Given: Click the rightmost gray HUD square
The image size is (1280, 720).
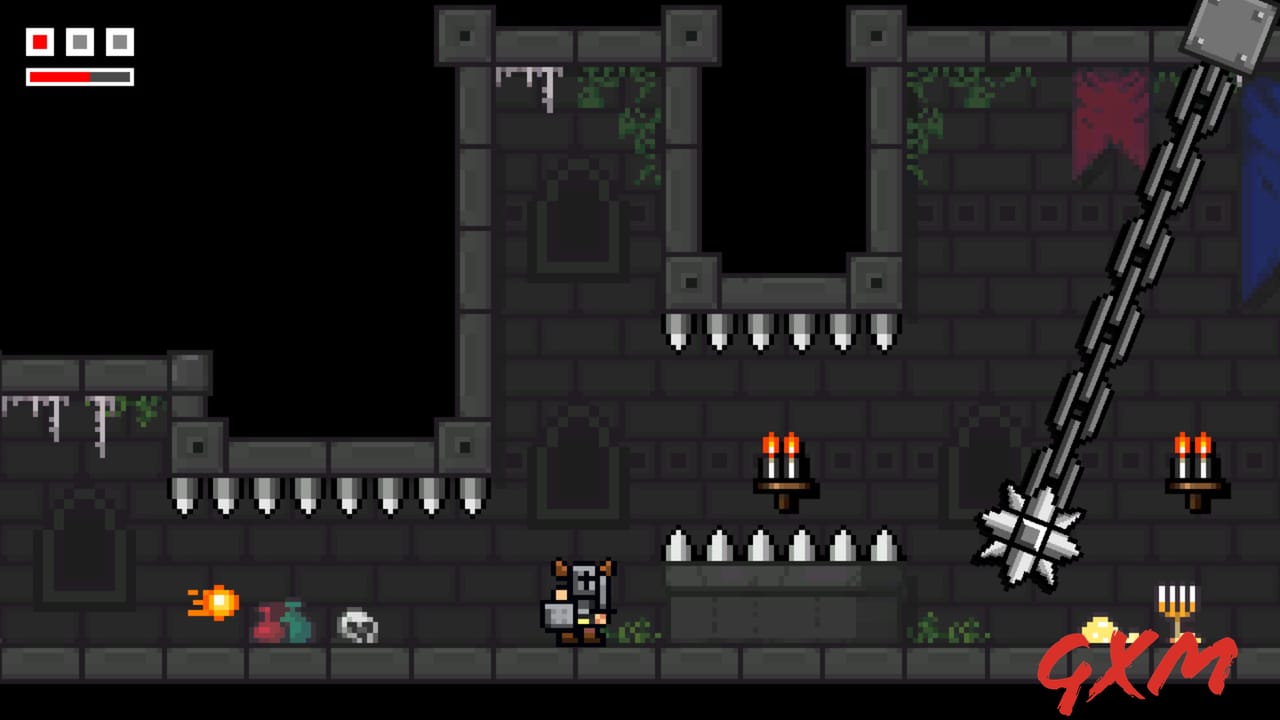Looking at the screenshot, I should tap(118, 42).
